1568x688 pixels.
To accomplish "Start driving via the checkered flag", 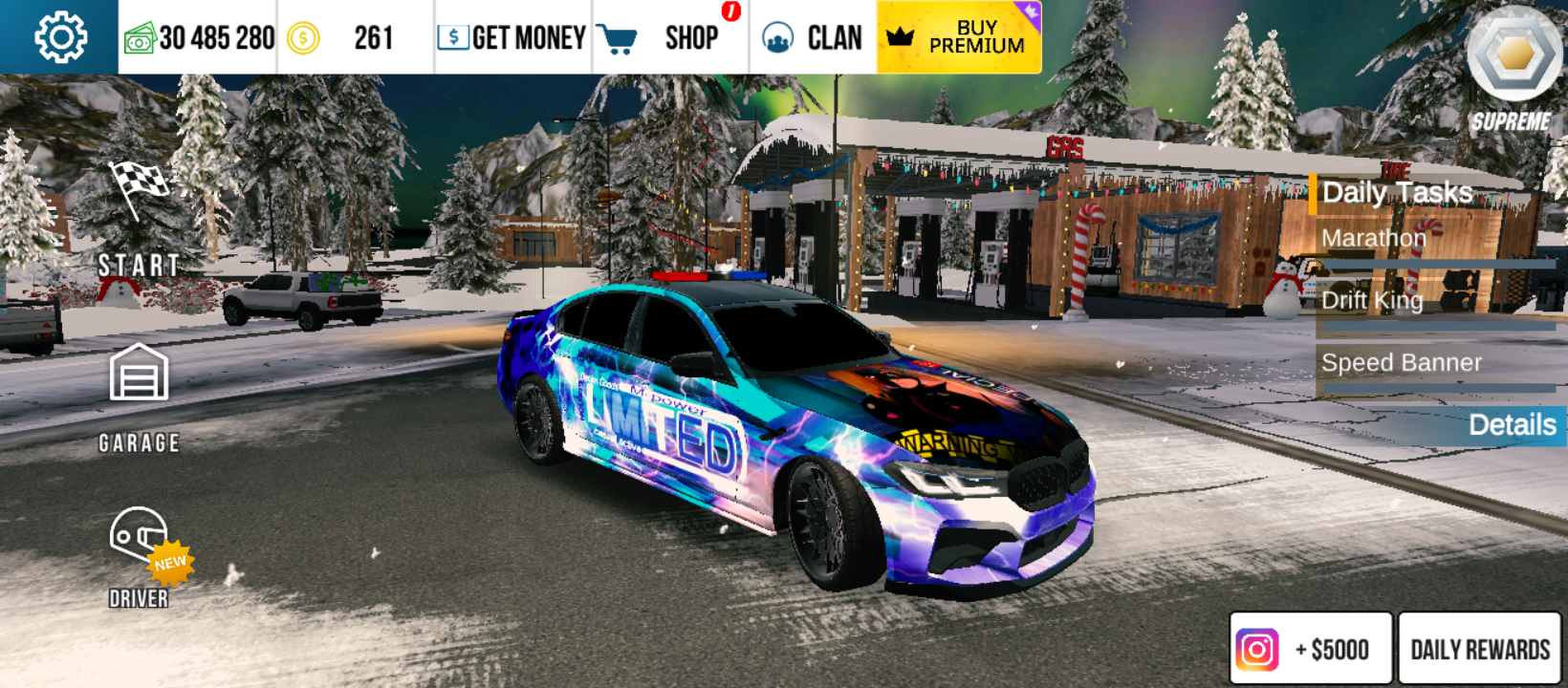I will (139, 217).
